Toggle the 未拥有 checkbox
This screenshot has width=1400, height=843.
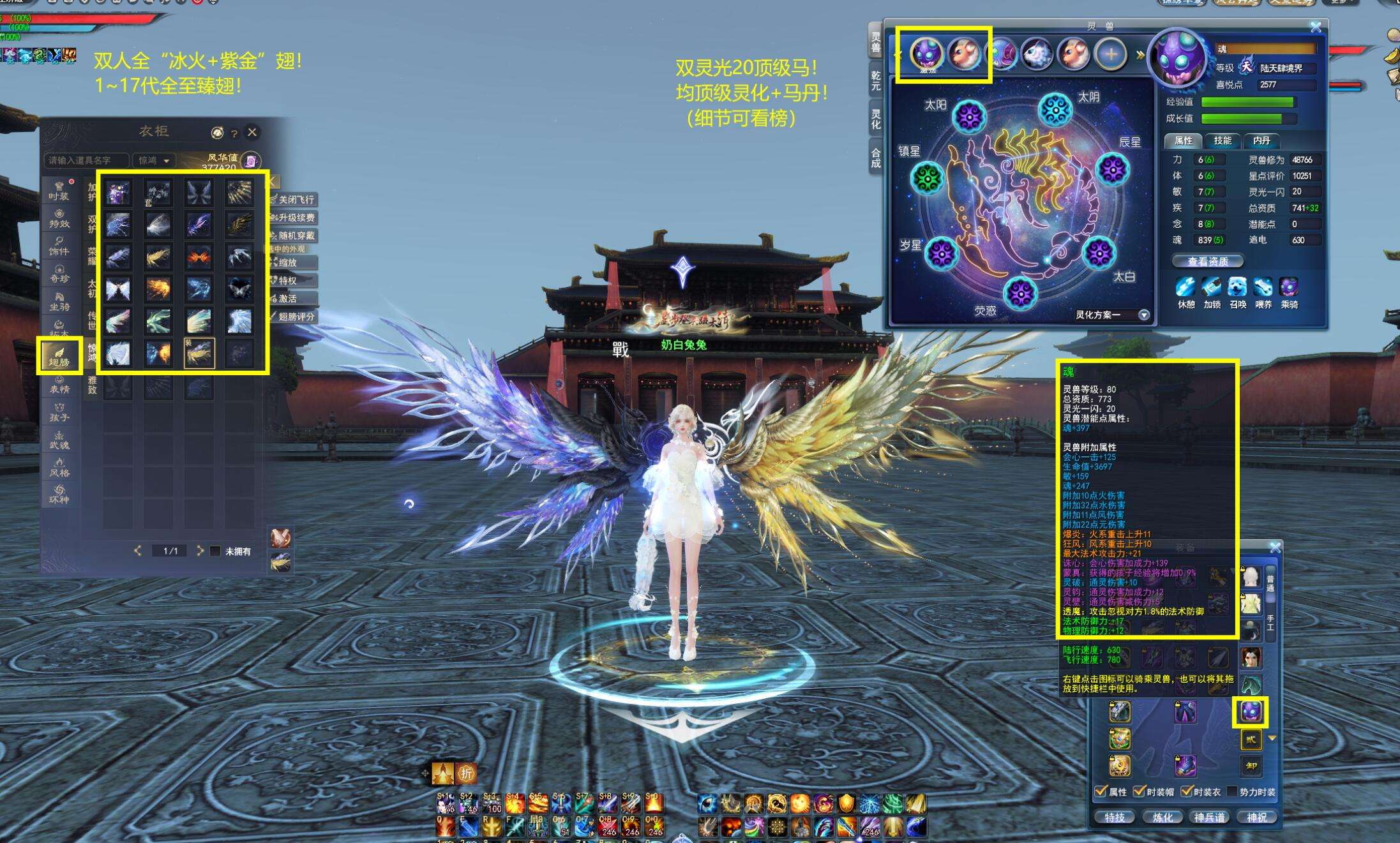216,551
